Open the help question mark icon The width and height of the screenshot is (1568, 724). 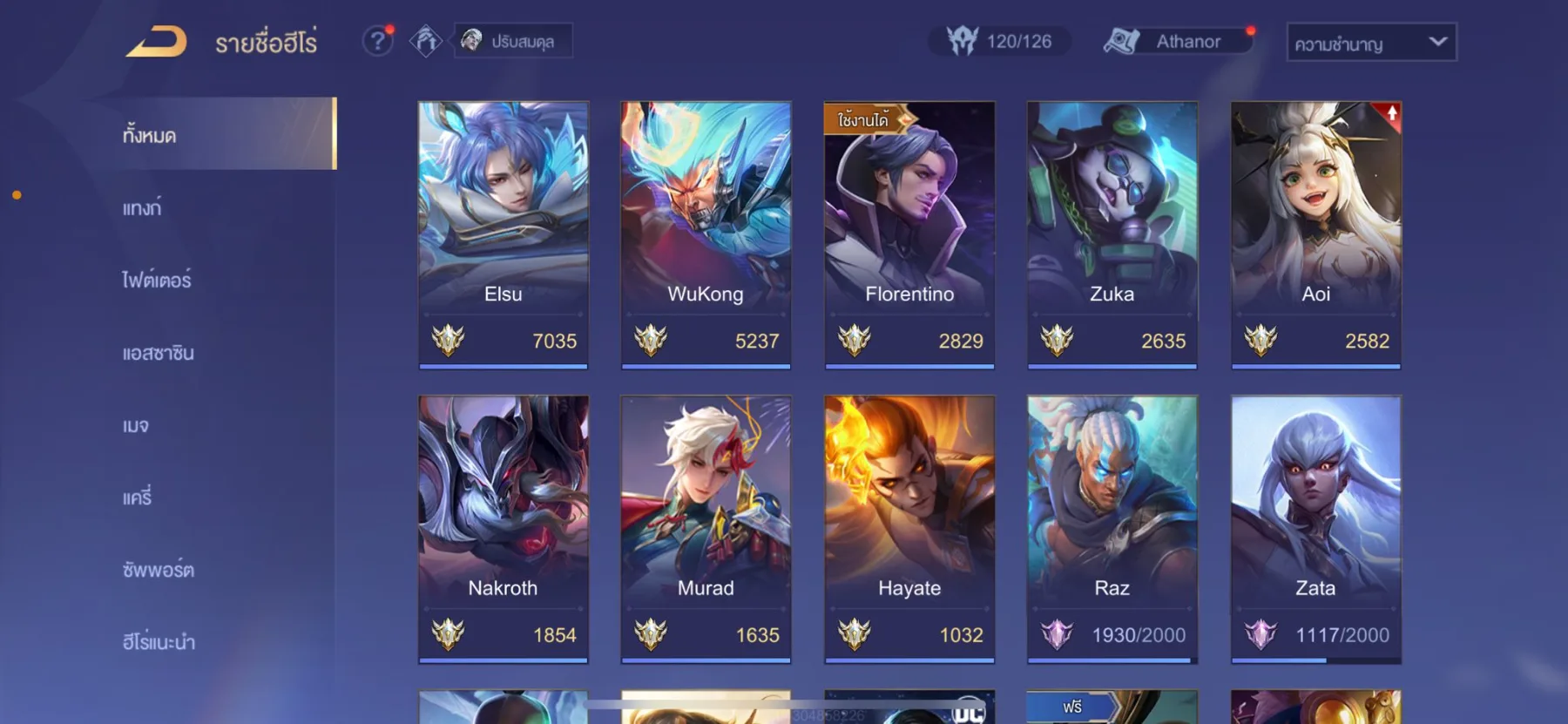[377, 41]
